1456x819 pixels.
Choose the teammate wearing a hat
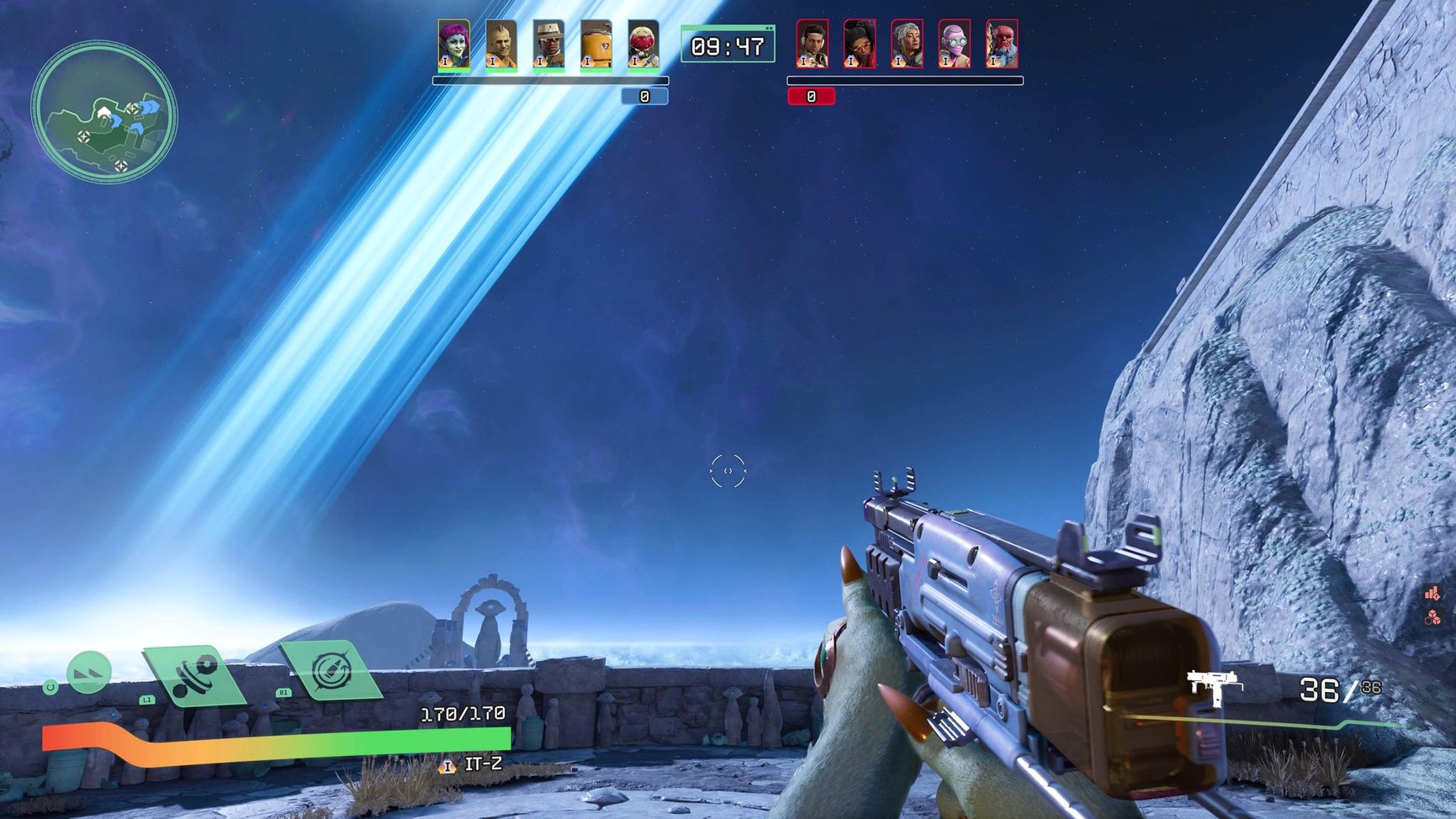click(x=548, y=45)
